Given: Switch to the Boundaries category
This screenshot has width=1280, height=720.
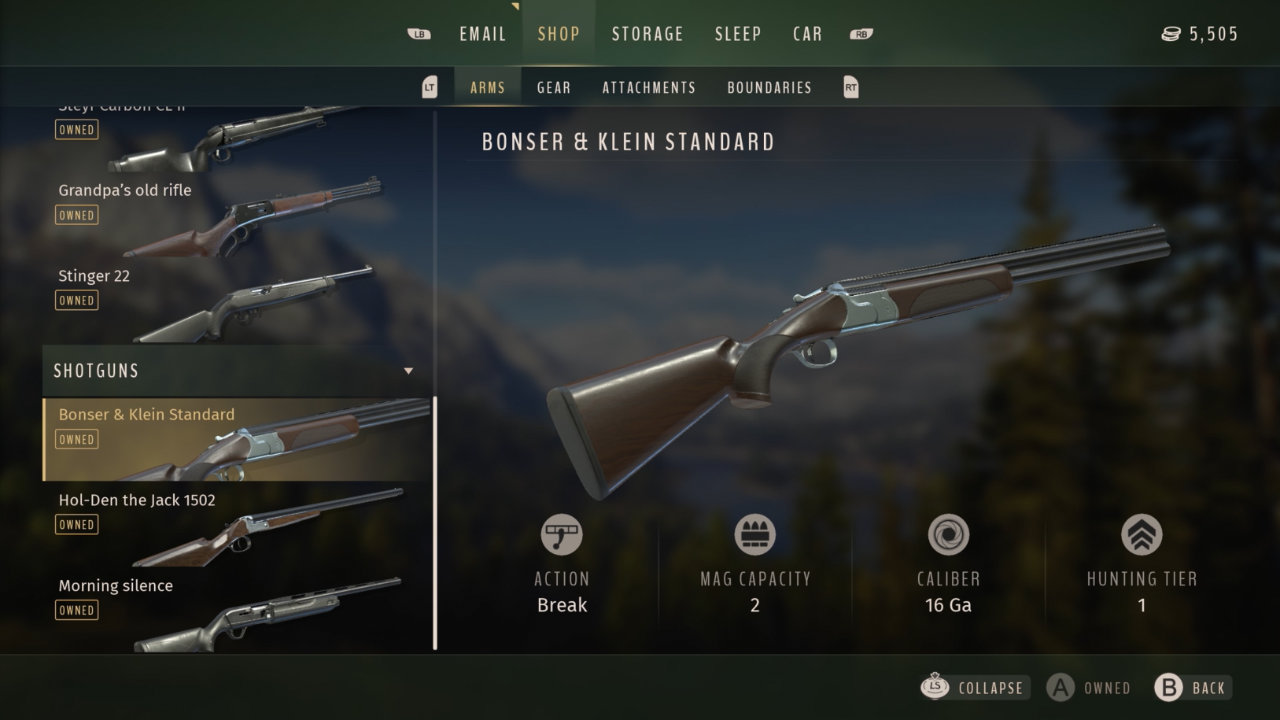Looking at the screenshot, I should pyautogui.click(x=769, y=88).
